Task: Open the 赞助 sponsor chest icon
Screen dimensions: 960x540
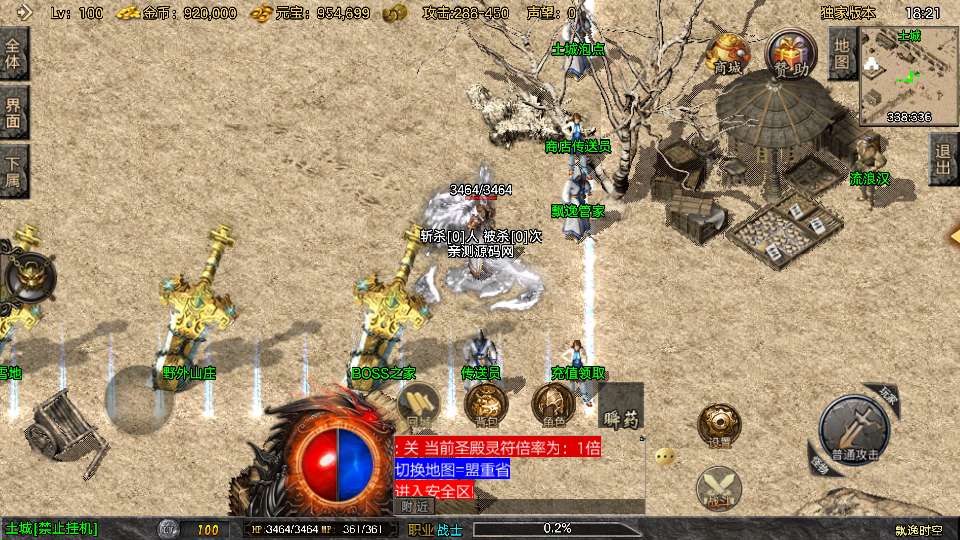Action: click(x=789, y=52)
